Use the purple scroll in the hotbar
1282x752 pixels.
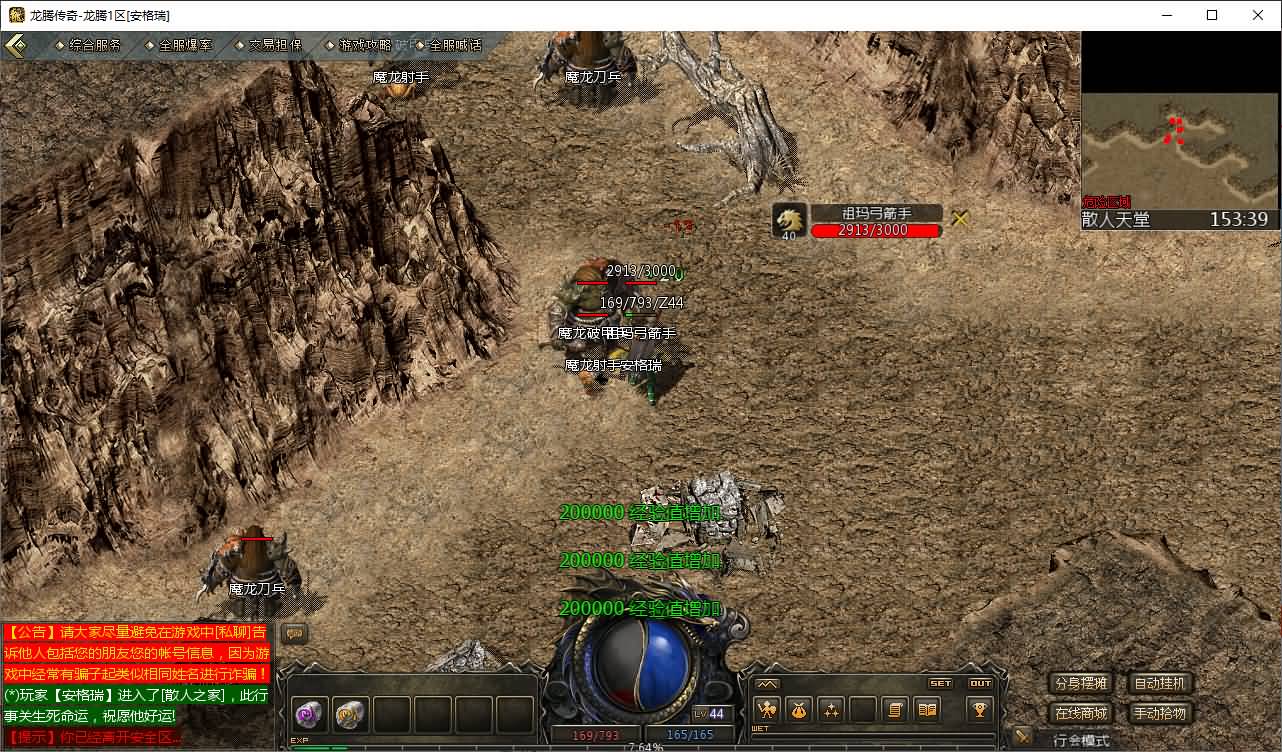(308, 714)
